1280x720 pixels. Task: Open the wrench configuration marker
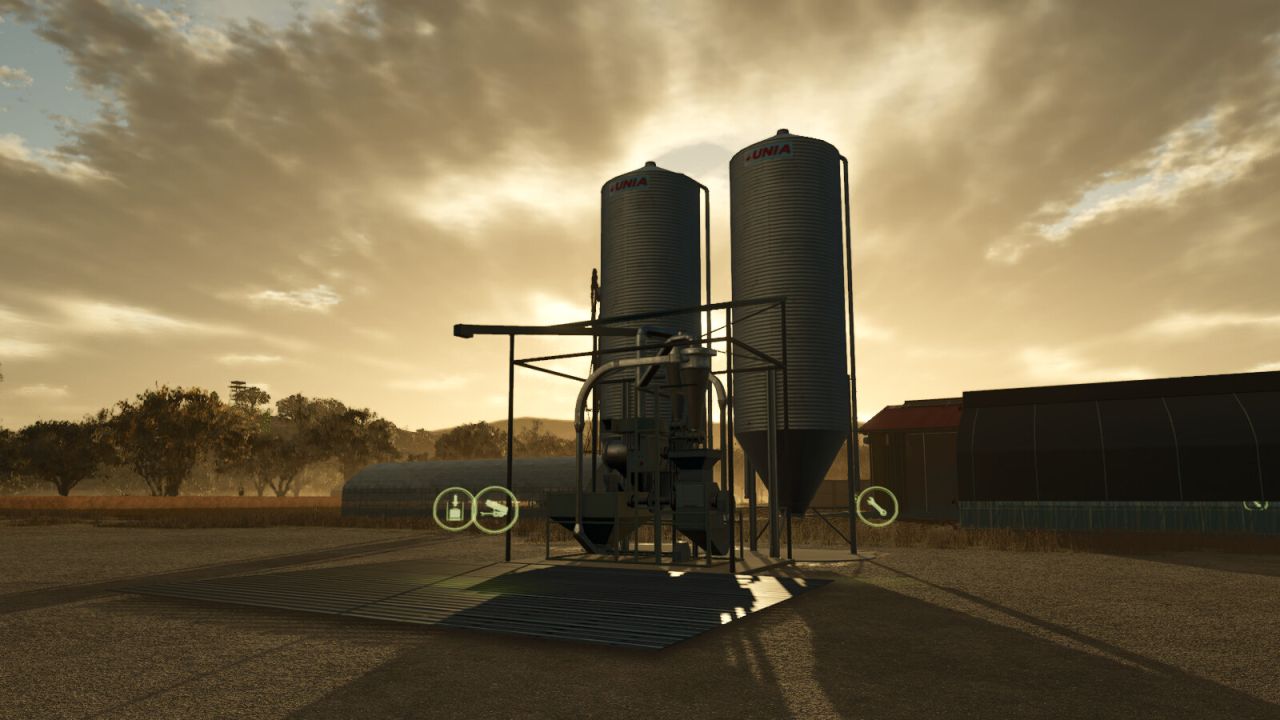[x=877, y=506]
